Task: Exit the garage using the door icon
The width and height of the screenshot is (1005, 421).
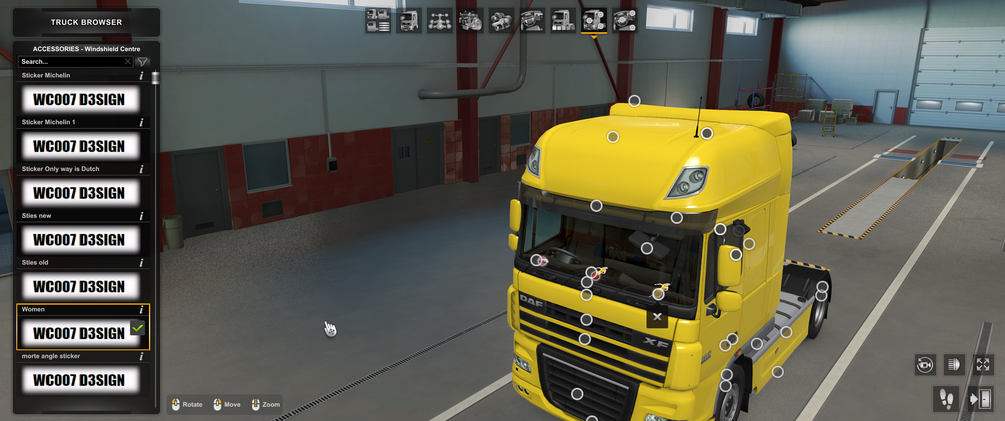Action: coord(980,399)
